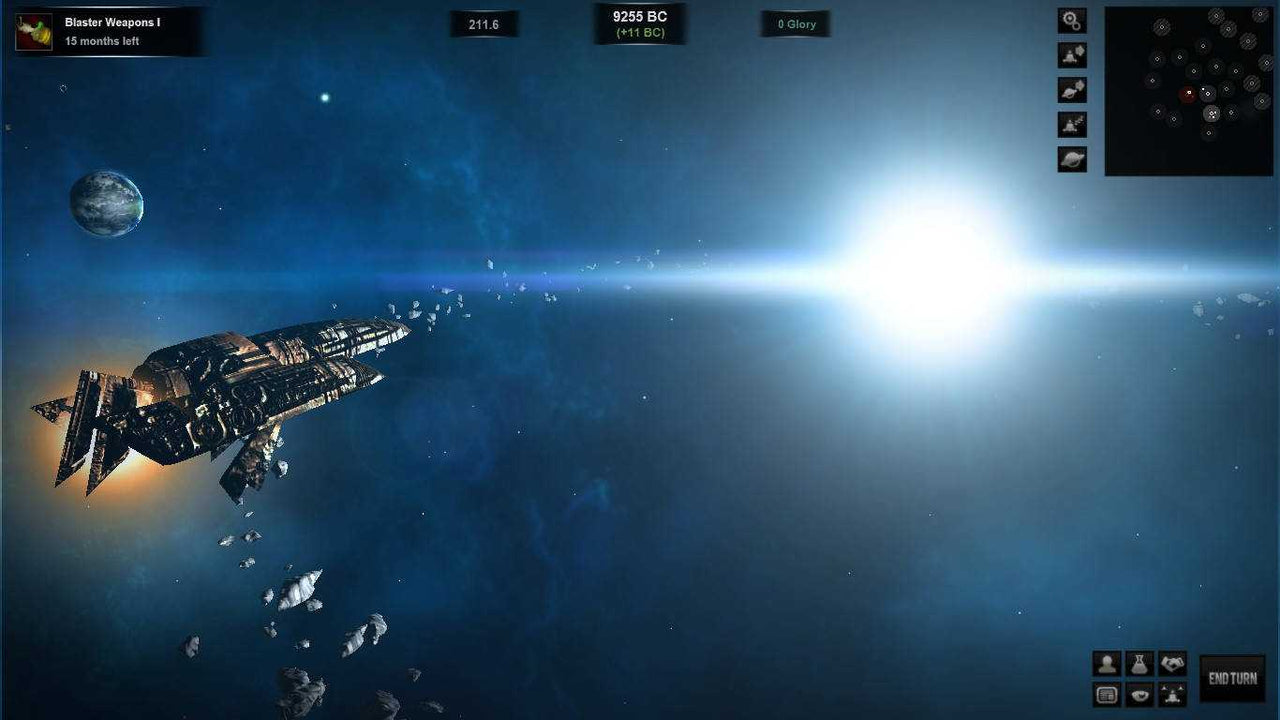Image resolution: width=1280 pixels, height=720 pixels.
Task: Select the fleet deployment icon below the magnifier
Action: [1071, 55]
